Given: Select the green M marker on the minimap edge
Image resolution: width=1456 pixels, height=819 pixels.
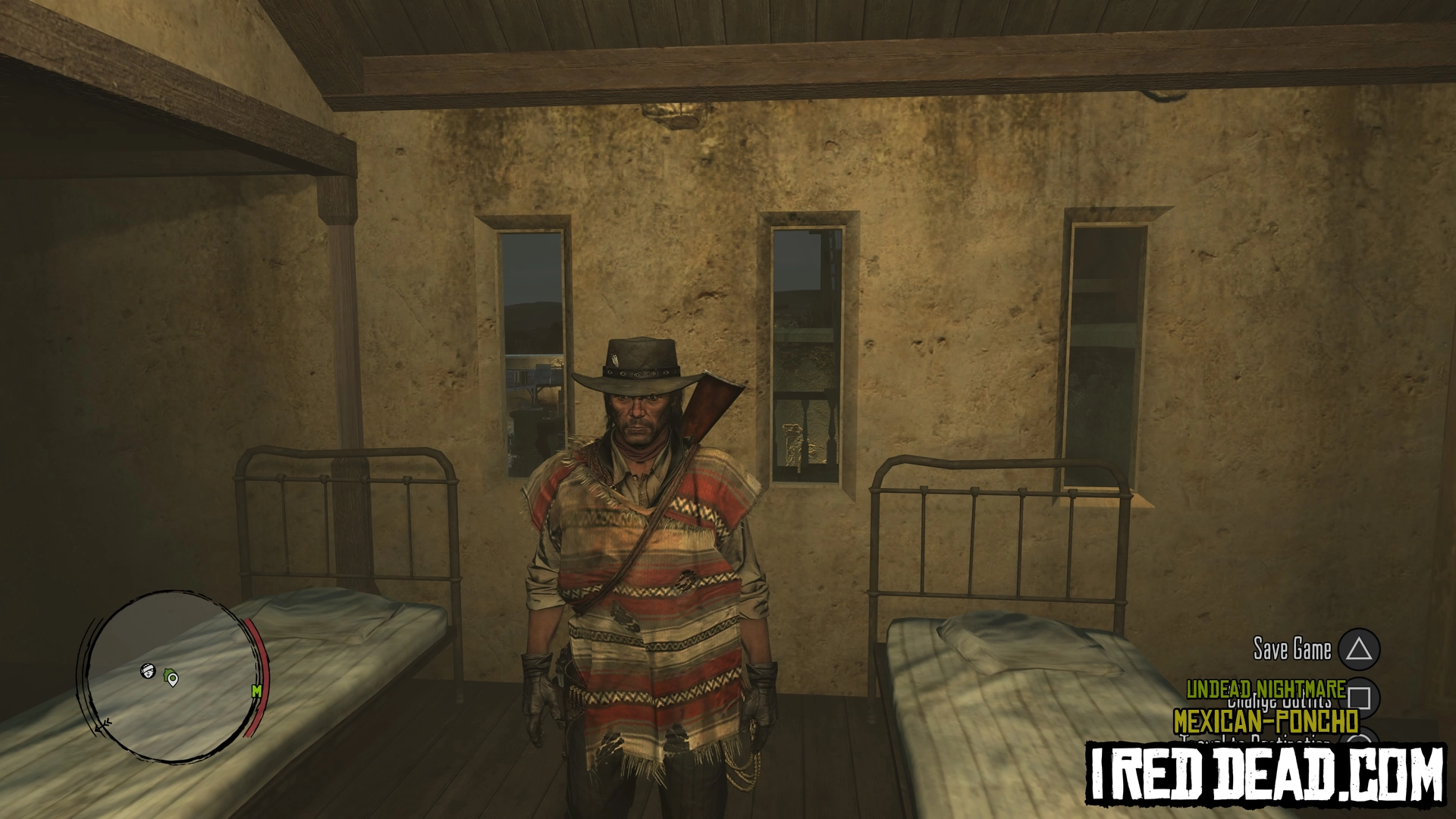Looking at the screenshot, I should 256,691.
